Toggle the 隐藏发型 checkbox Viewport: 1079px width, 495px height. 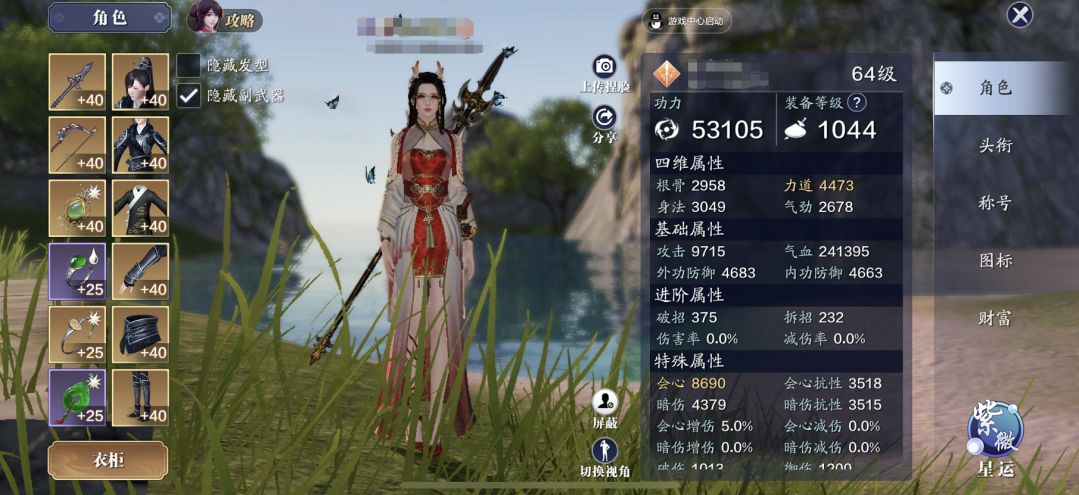(188, 65)
